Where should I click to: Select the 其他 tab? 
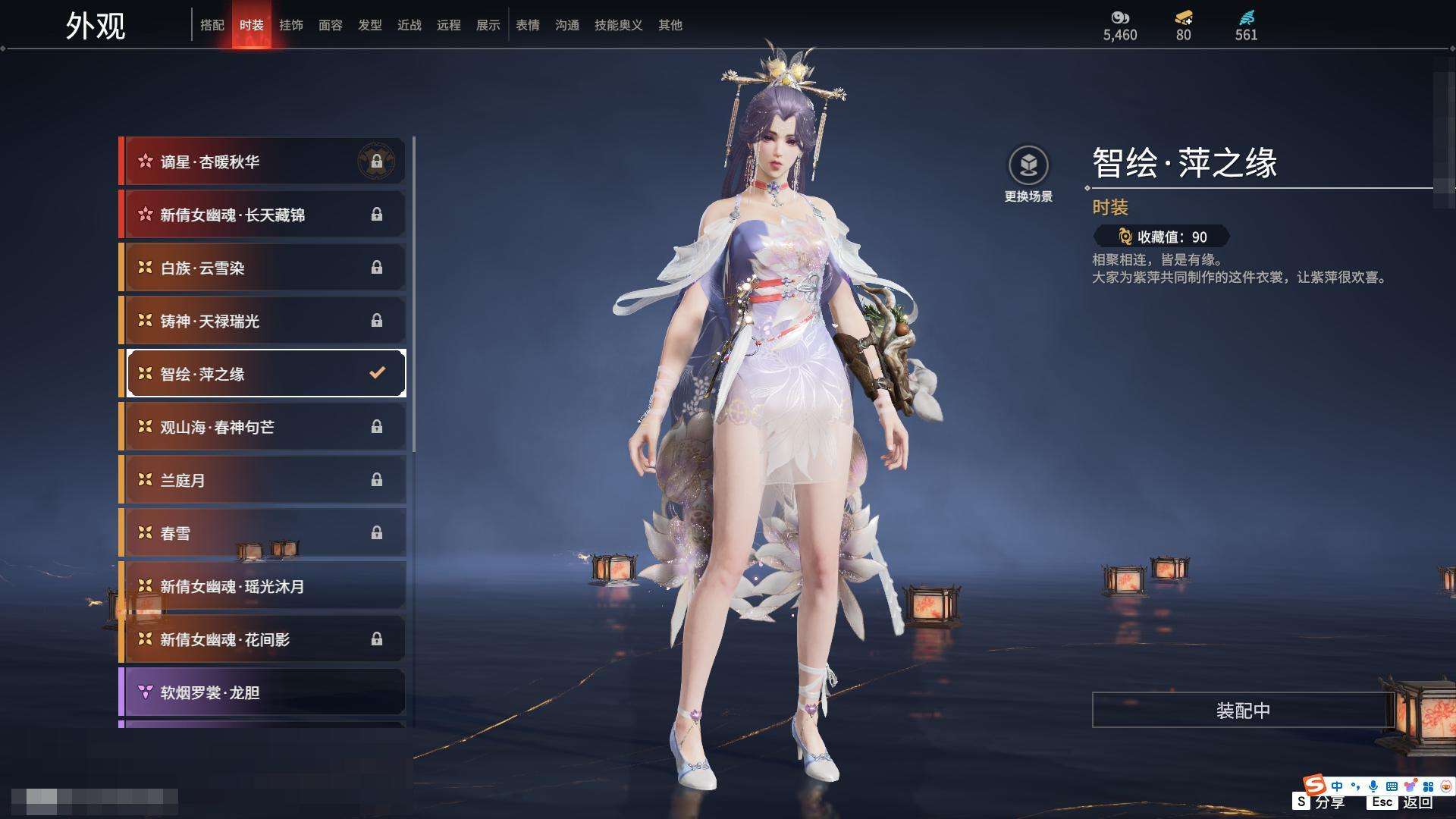click(670, 25)
